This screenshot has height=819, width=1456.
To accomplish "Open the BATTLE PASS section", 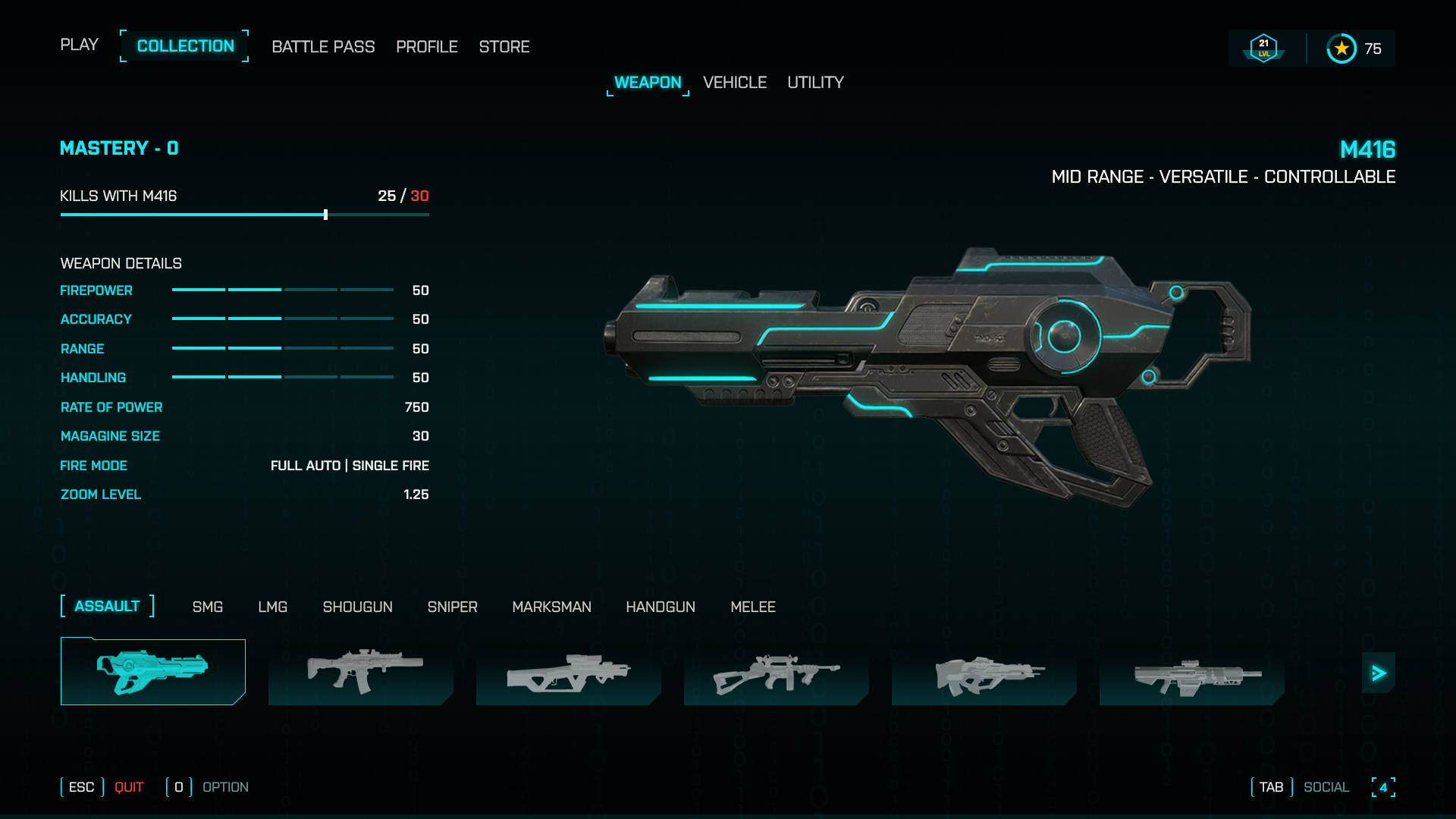I will point(324,46).
